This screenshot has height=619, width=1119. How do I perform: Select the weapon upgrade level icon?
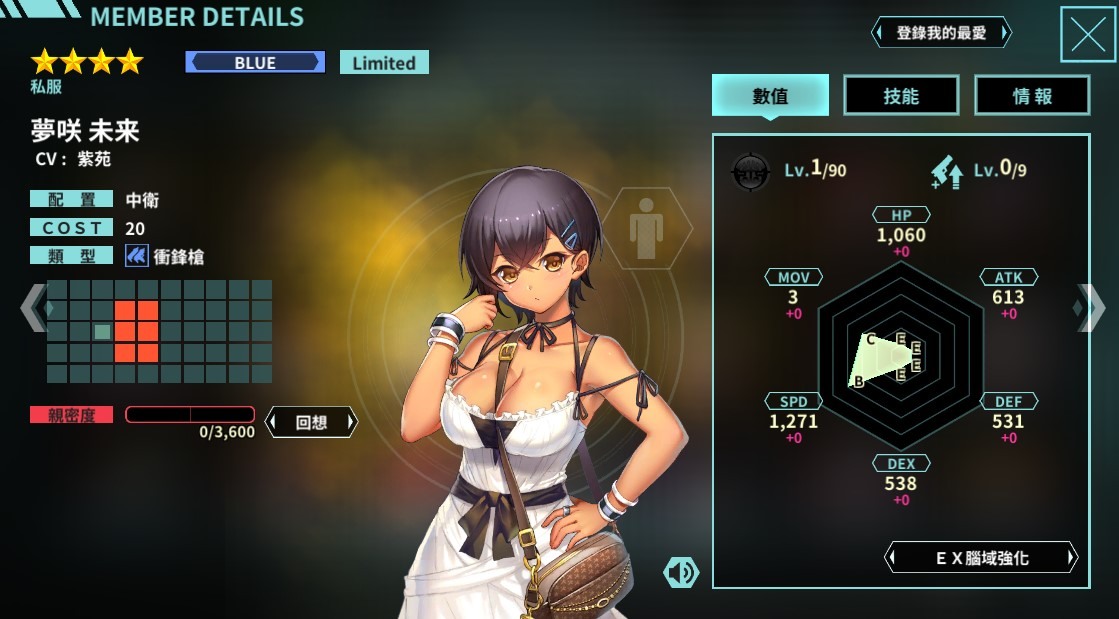[946, 171]
